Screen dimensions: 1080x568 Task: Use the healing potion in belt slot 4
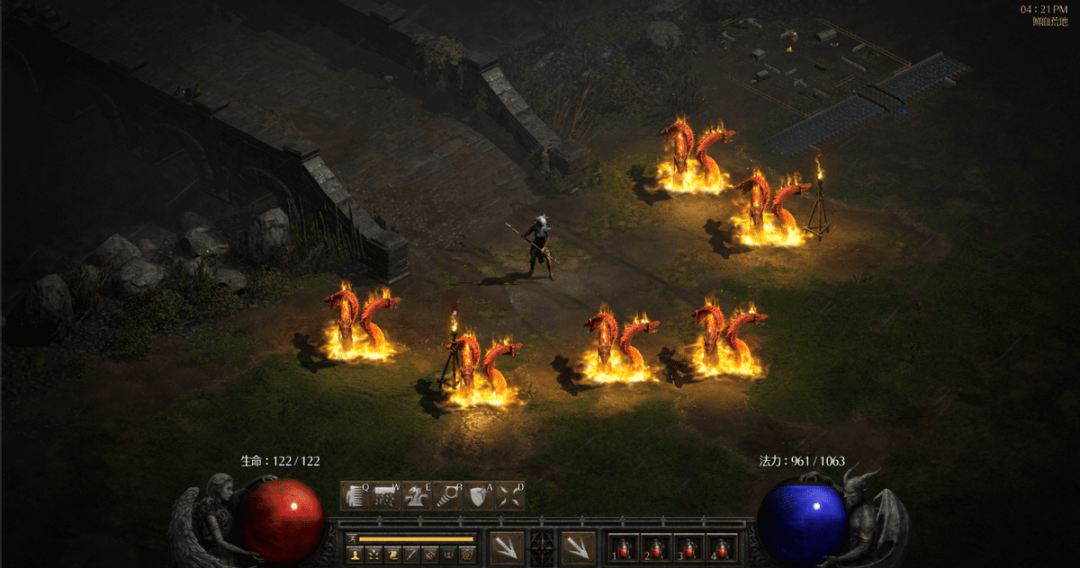point(720,548)
